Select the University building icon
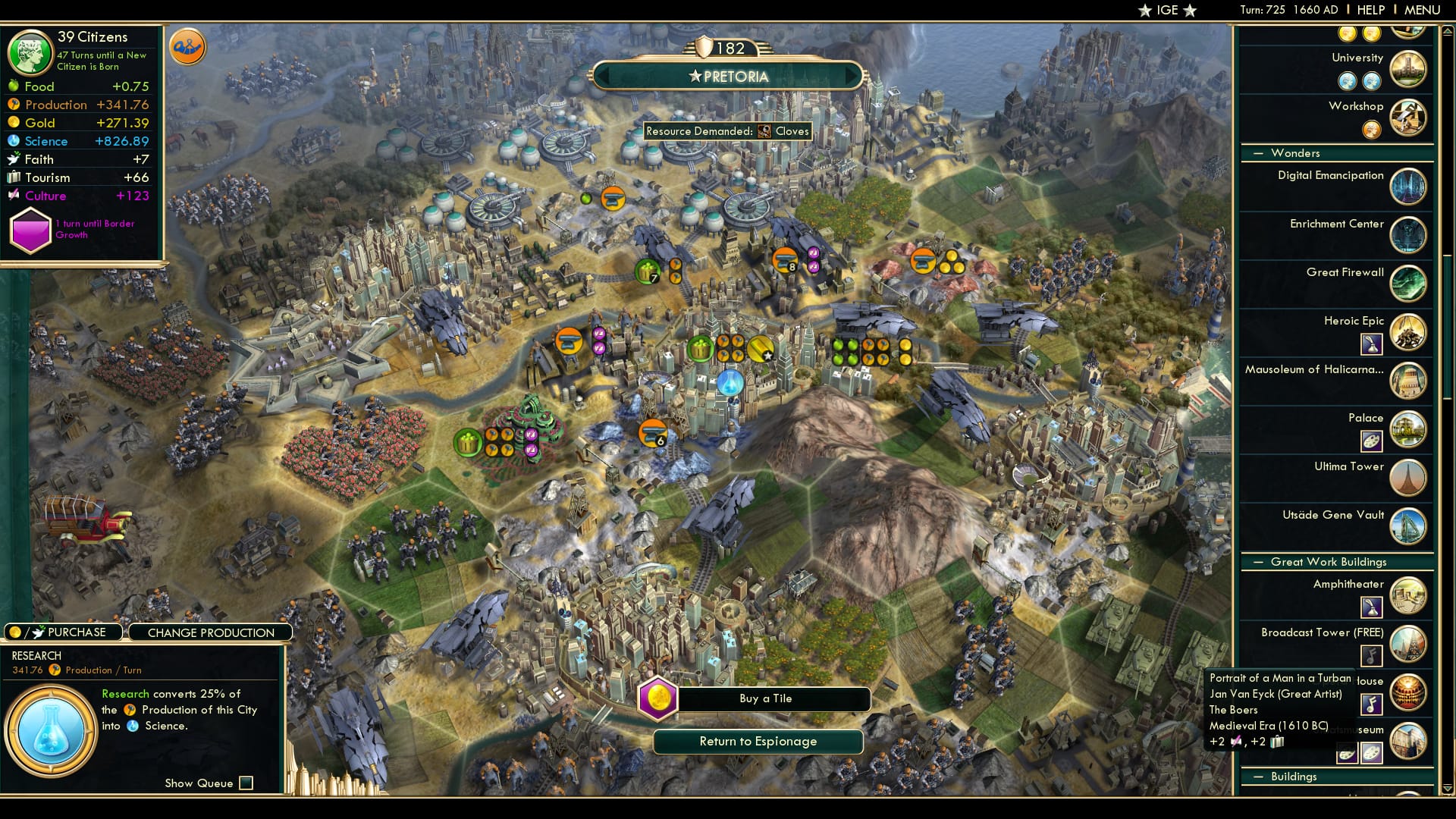This screenshot has width=1456, height=819. pos(1408,69)
